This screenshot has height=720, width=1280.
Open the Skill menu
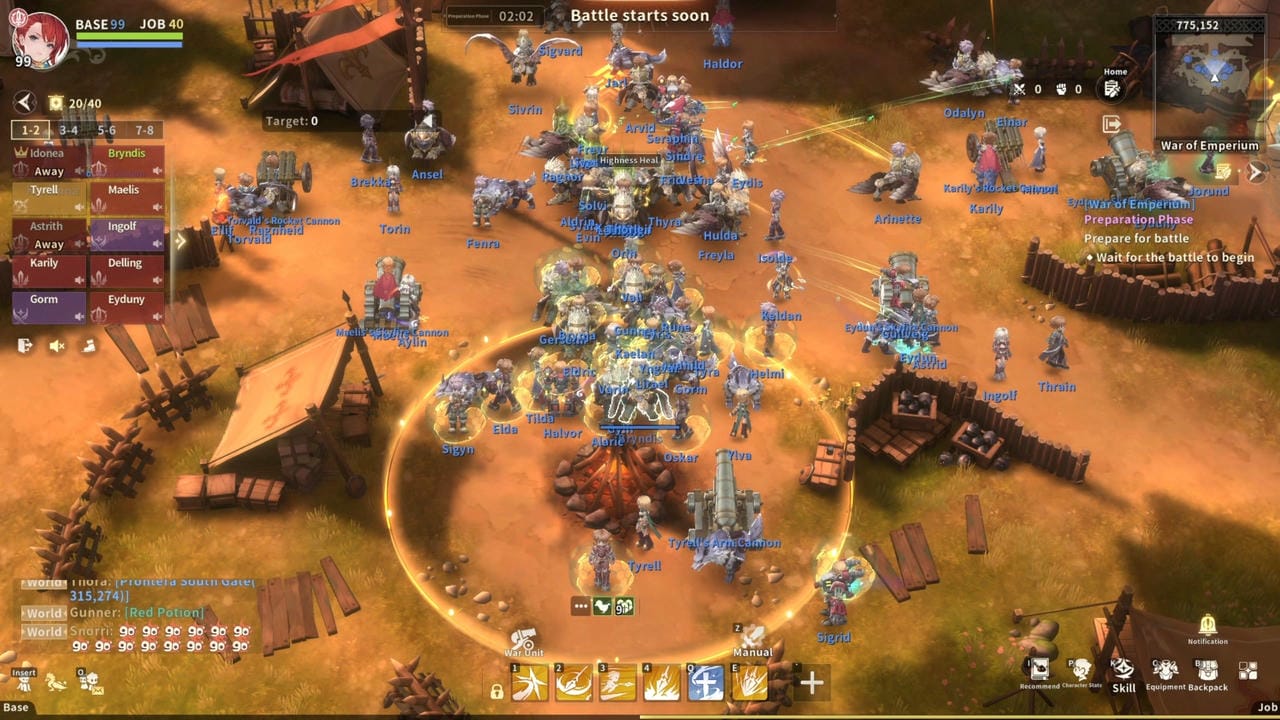pos(1124,671)
